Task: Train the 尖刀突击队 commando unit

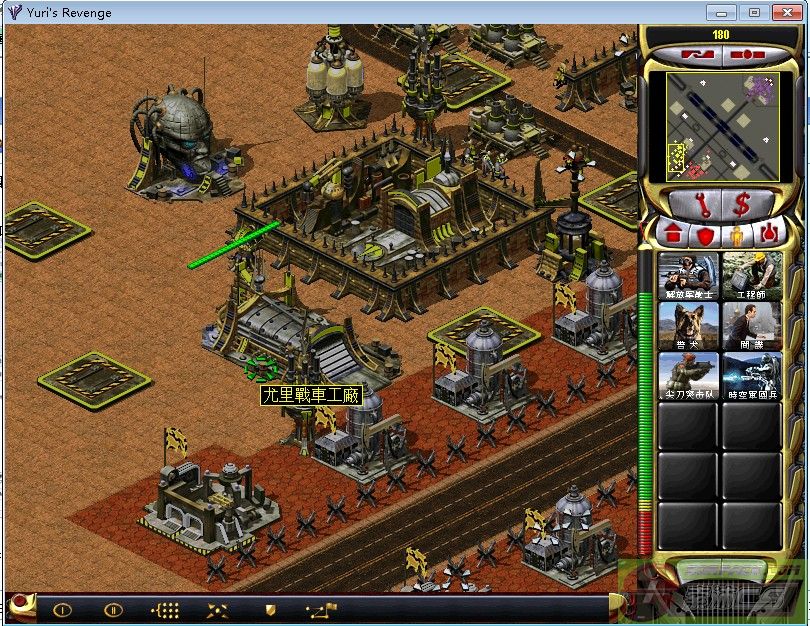Action: point(688,377)
